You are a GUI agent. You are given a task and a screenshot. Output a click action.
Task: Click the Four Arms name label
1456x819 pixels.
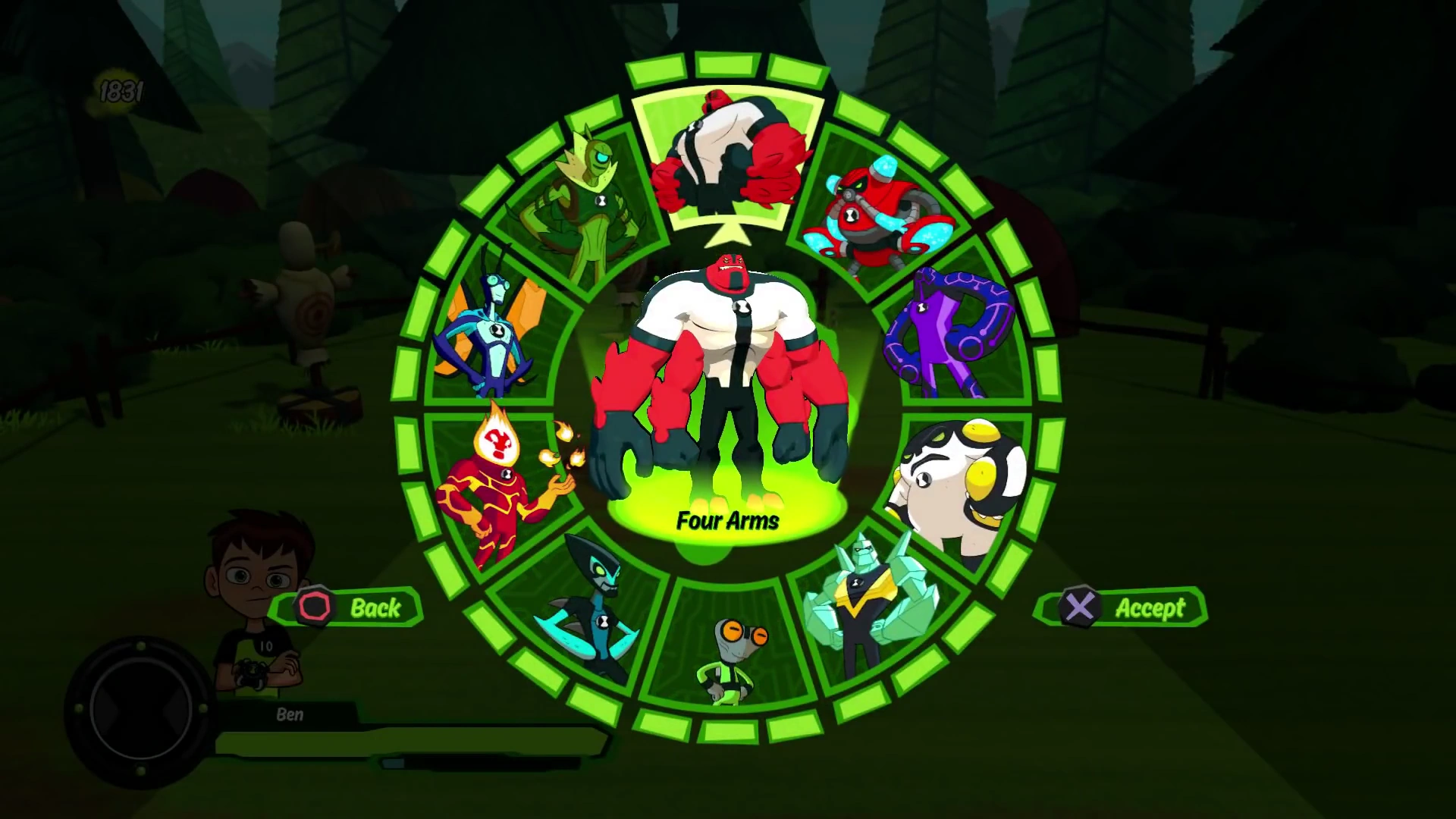[728, 522]
